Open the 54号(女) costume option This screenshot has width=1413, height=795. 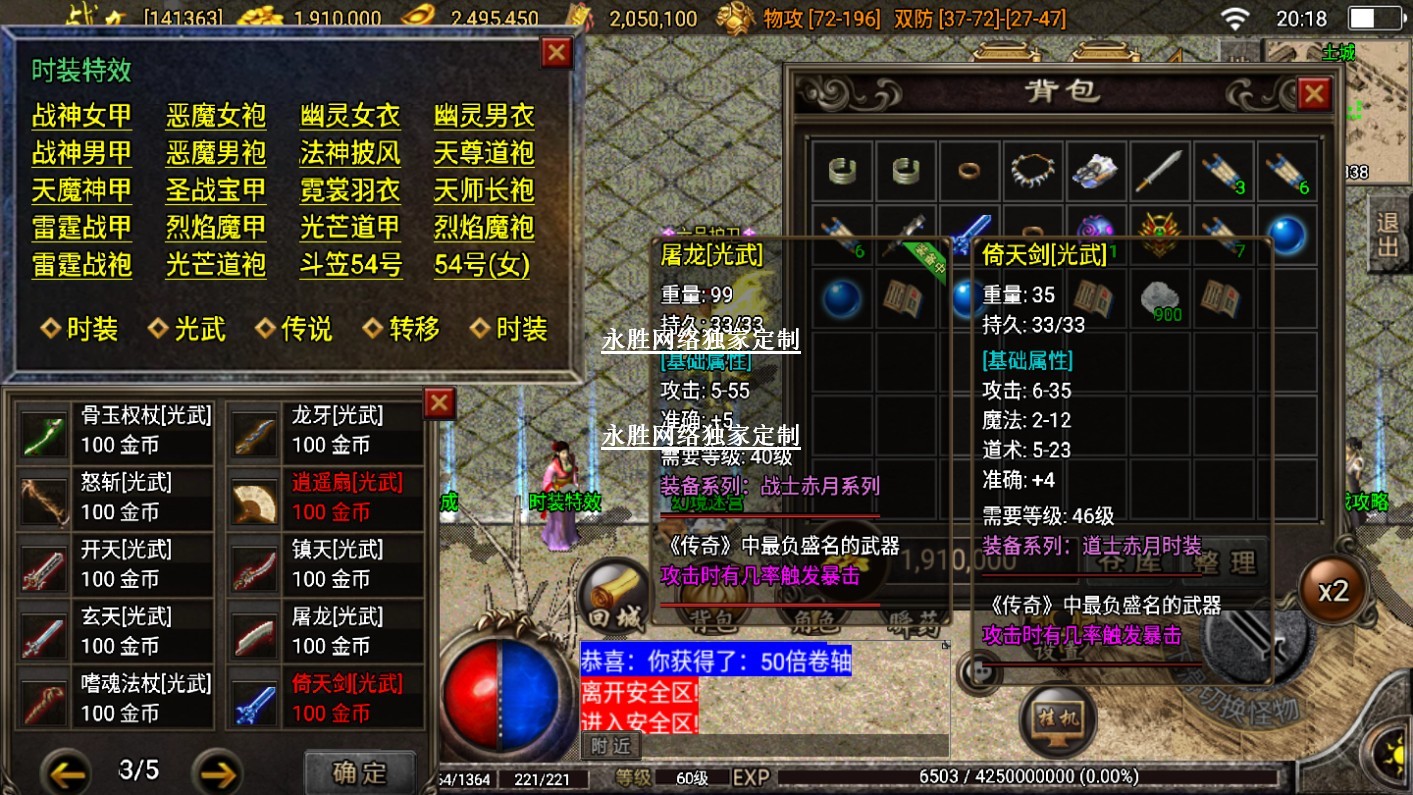point(482,265)
